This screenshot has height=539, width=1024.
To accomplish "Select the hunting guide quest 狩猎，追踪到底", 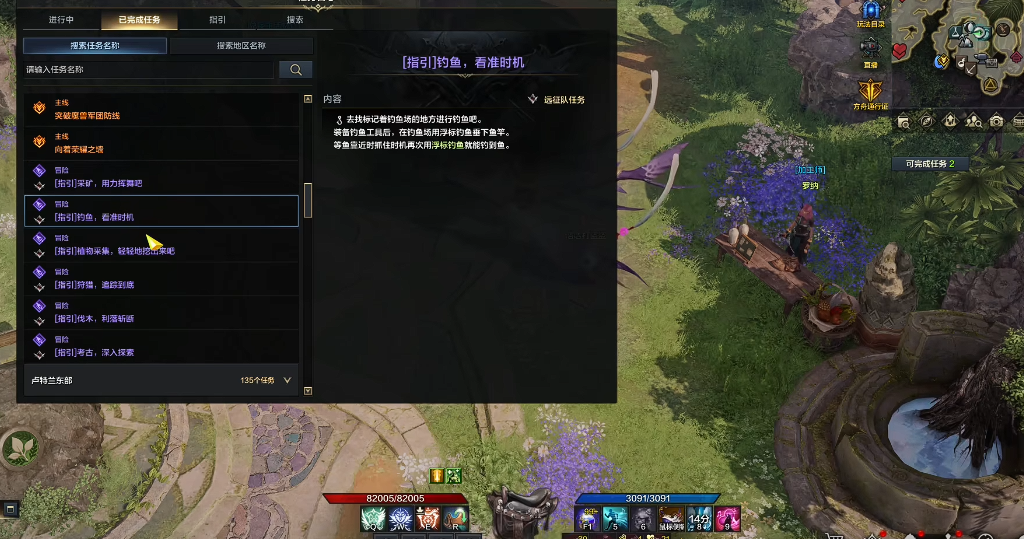I will [x=160, y=279].
